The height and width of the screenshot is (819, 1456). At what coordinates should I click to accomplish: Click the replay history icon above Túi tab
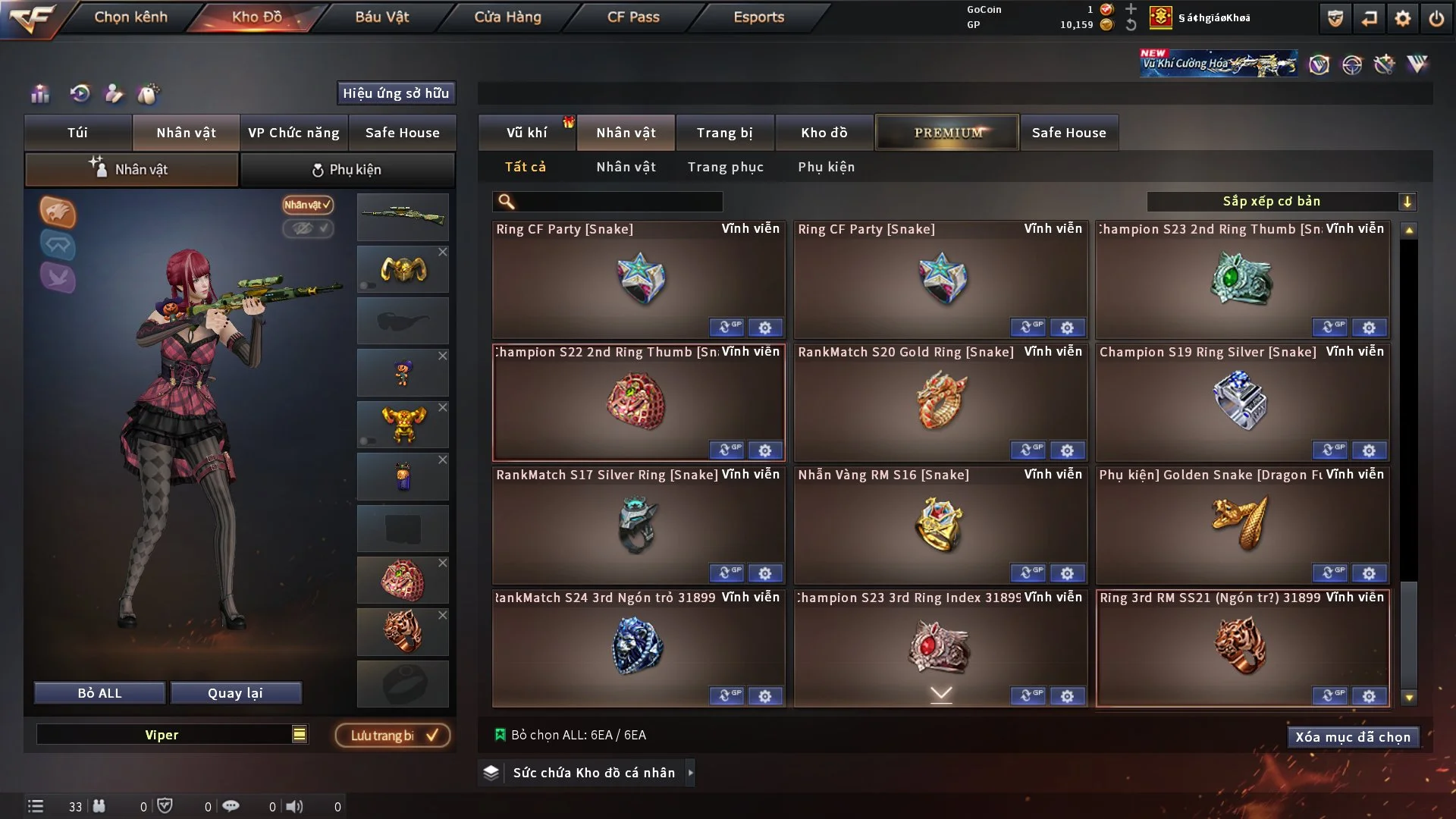79,93
